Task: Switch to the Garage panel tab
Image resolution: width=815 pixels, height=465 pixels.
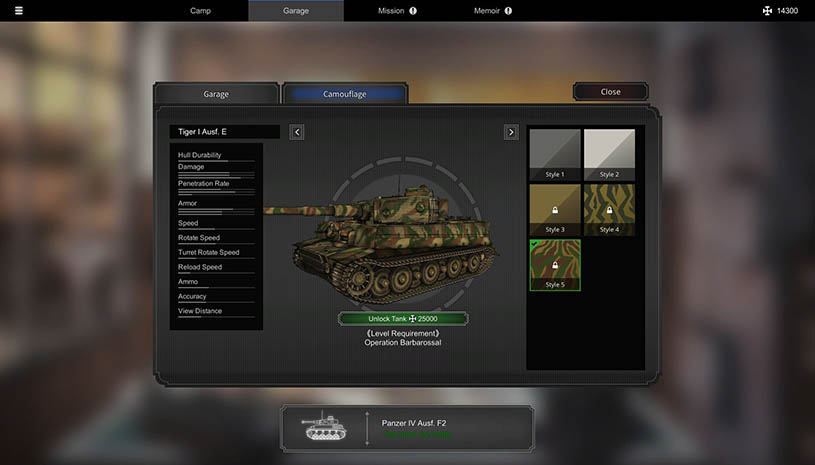Action: tap(216, 94)
